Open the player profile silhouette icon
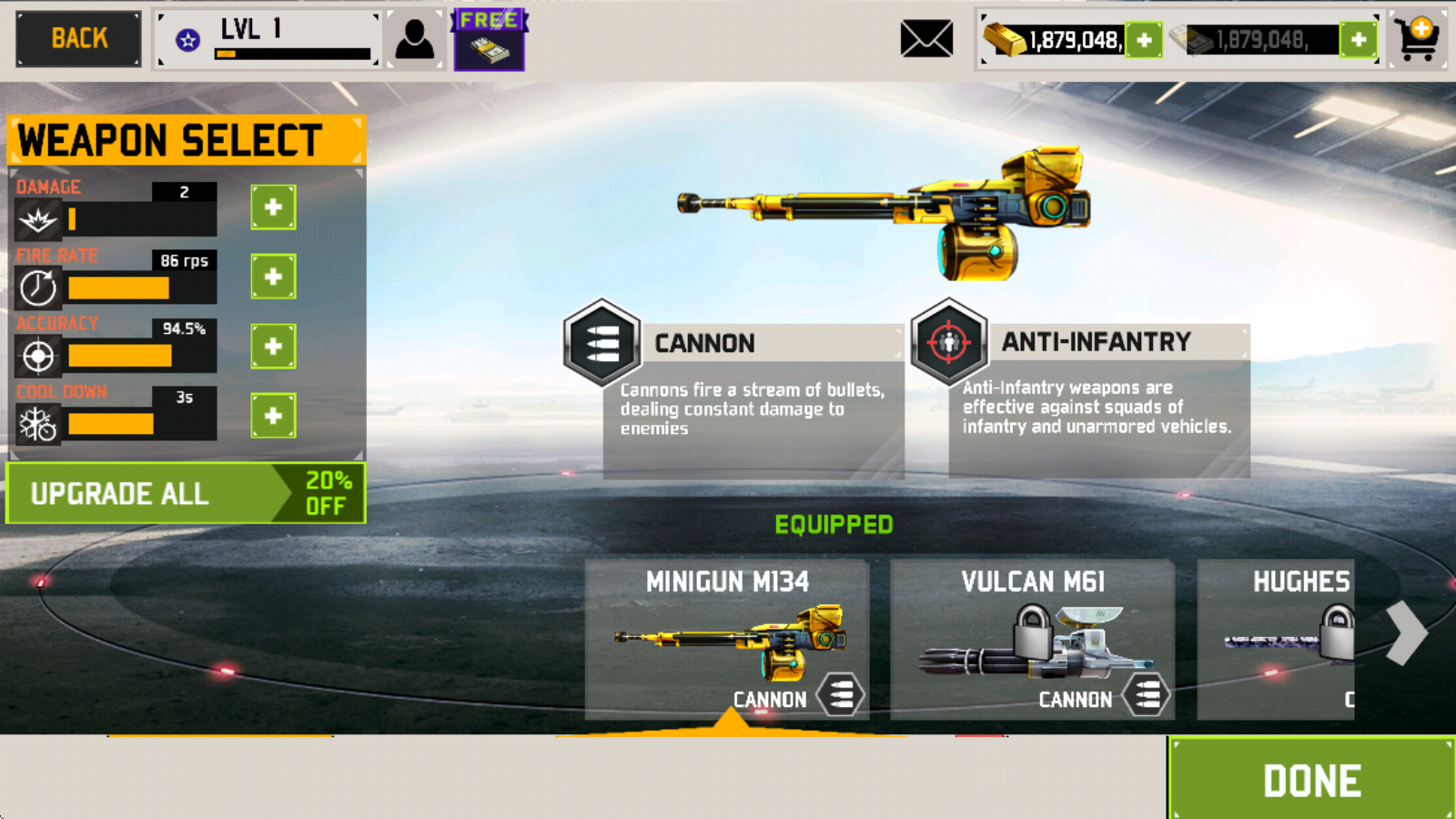 pyautogui.click(x=415, y=40)
